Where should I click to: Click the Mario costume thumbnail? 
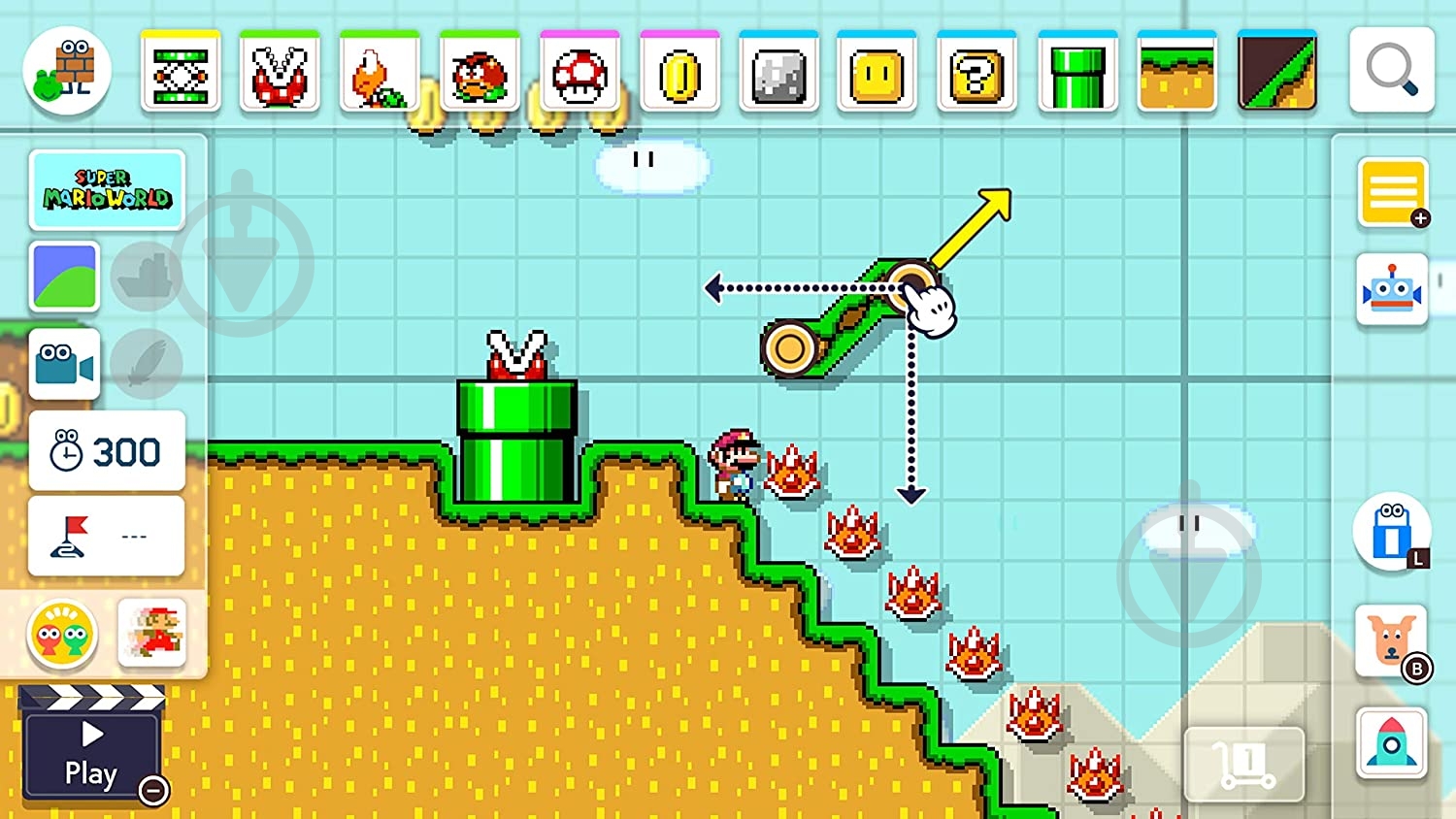click(x=153, y=633)
